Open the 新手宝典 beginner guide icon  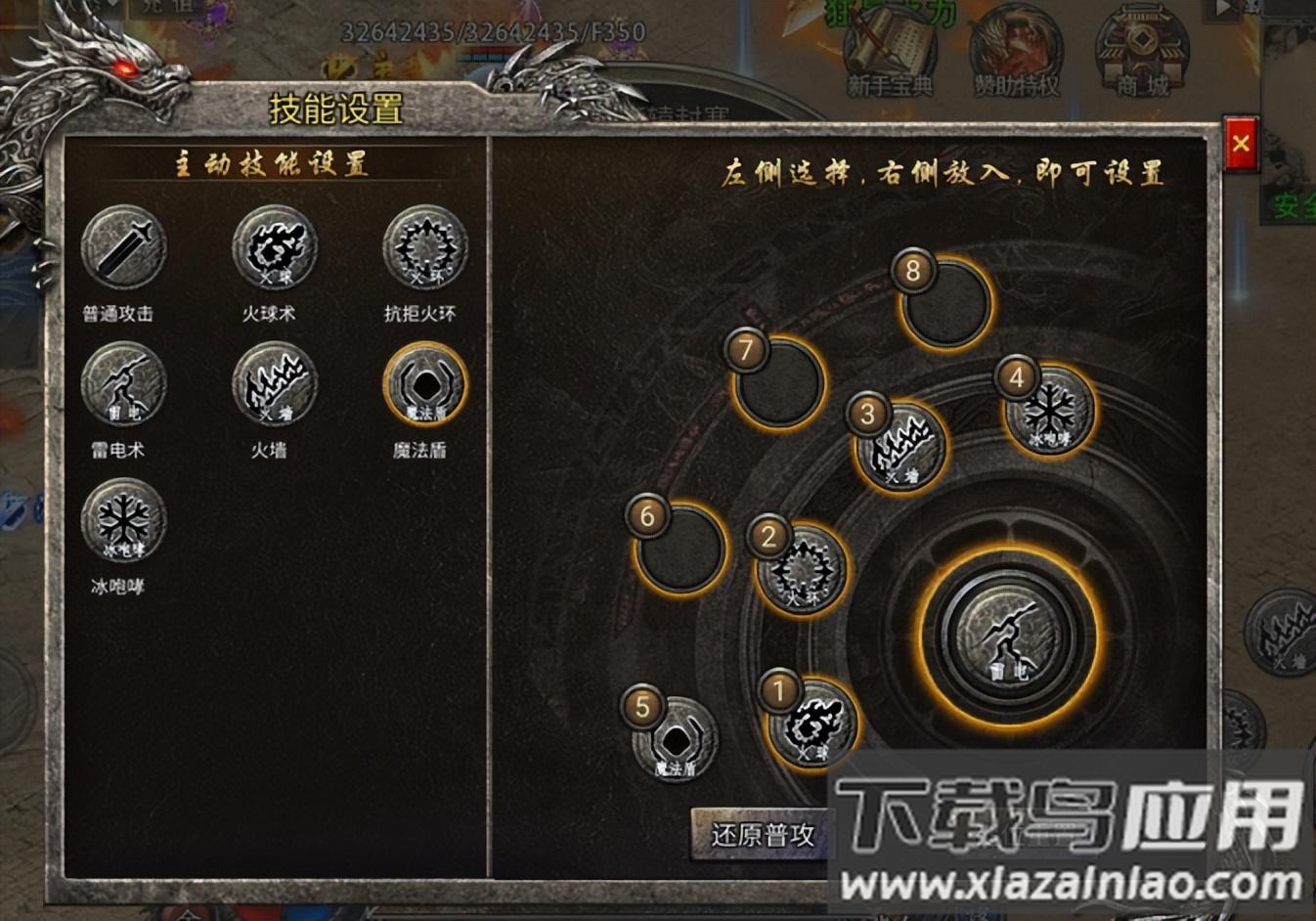tap(892, 44)
